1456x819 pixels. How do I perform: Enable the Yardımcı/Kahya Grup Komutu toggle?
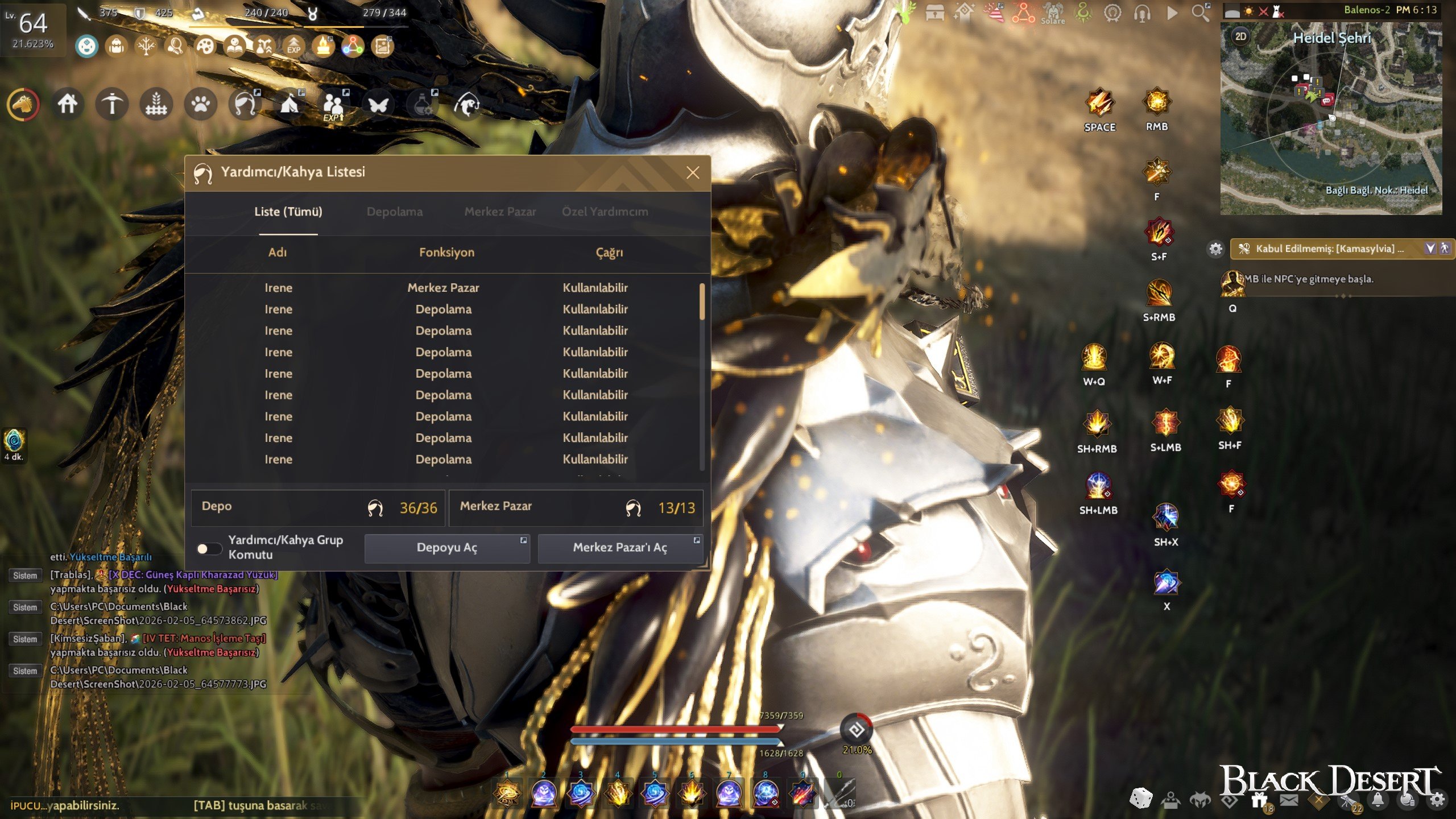(x=209, y=548)
